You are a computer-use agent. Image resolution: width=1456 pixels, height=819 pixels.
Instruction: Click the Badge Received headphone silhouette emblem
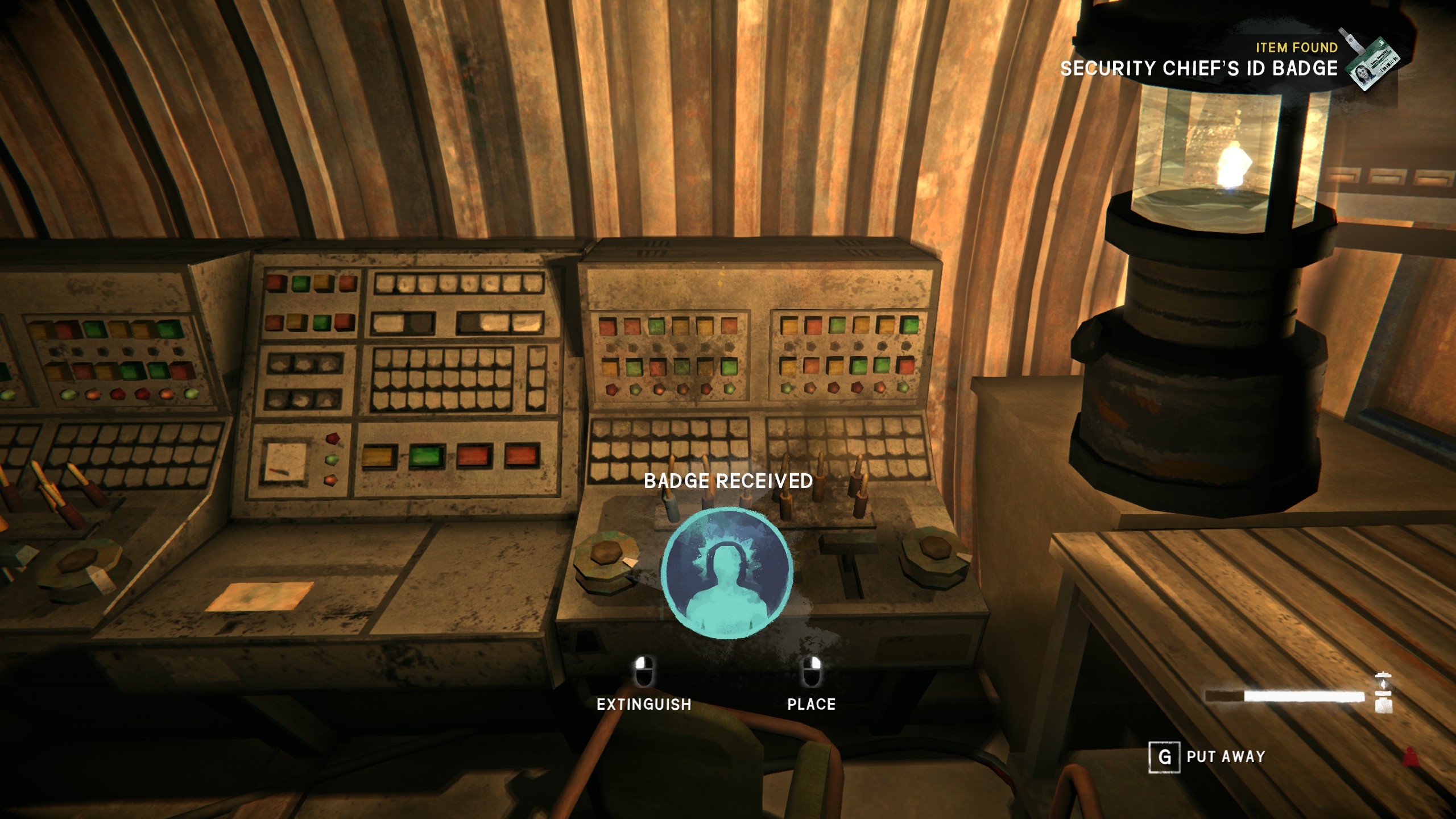[x=727, y=573]
